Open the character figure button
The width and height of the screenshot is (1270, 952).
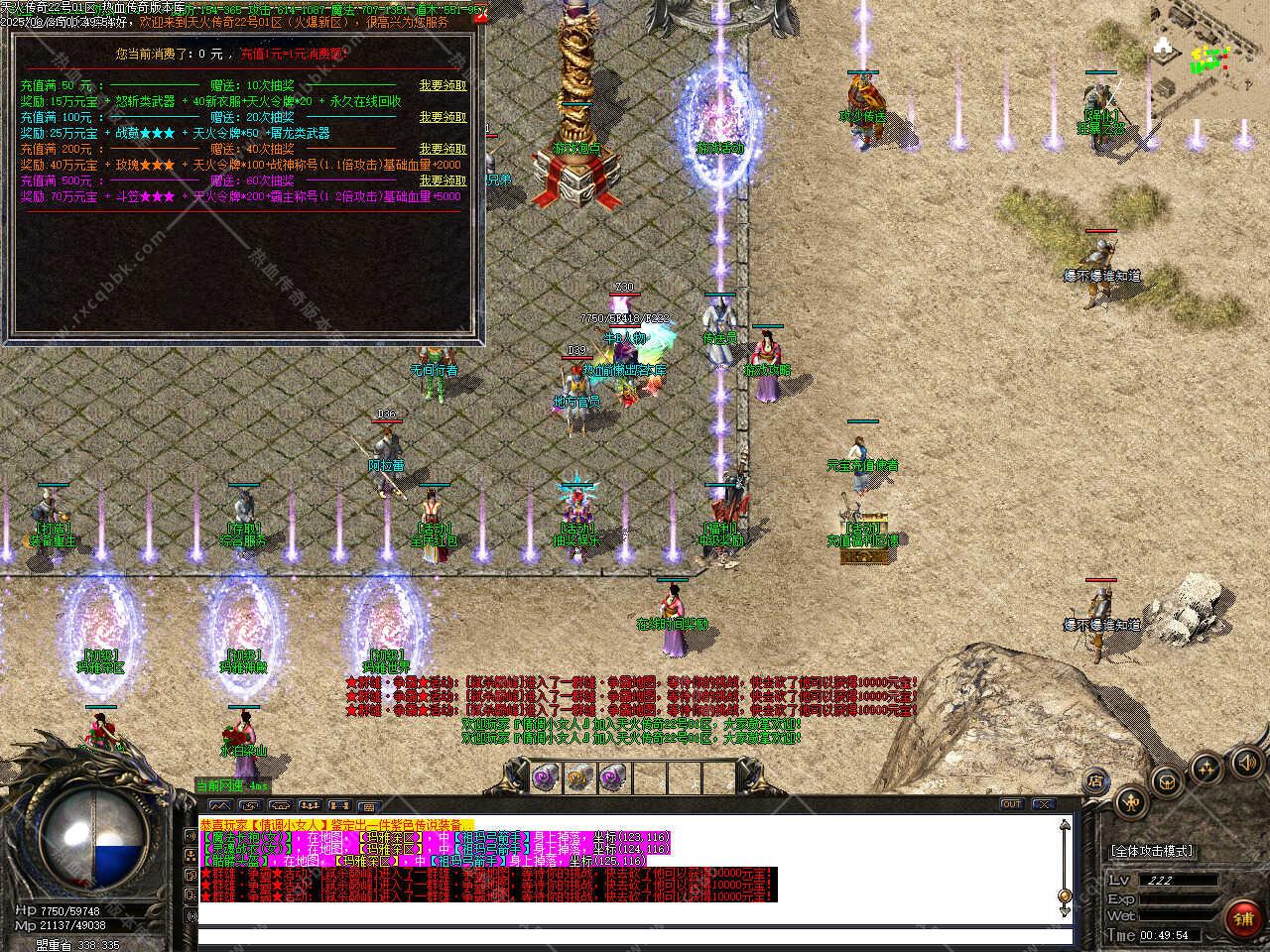(x=1130, y=800)
